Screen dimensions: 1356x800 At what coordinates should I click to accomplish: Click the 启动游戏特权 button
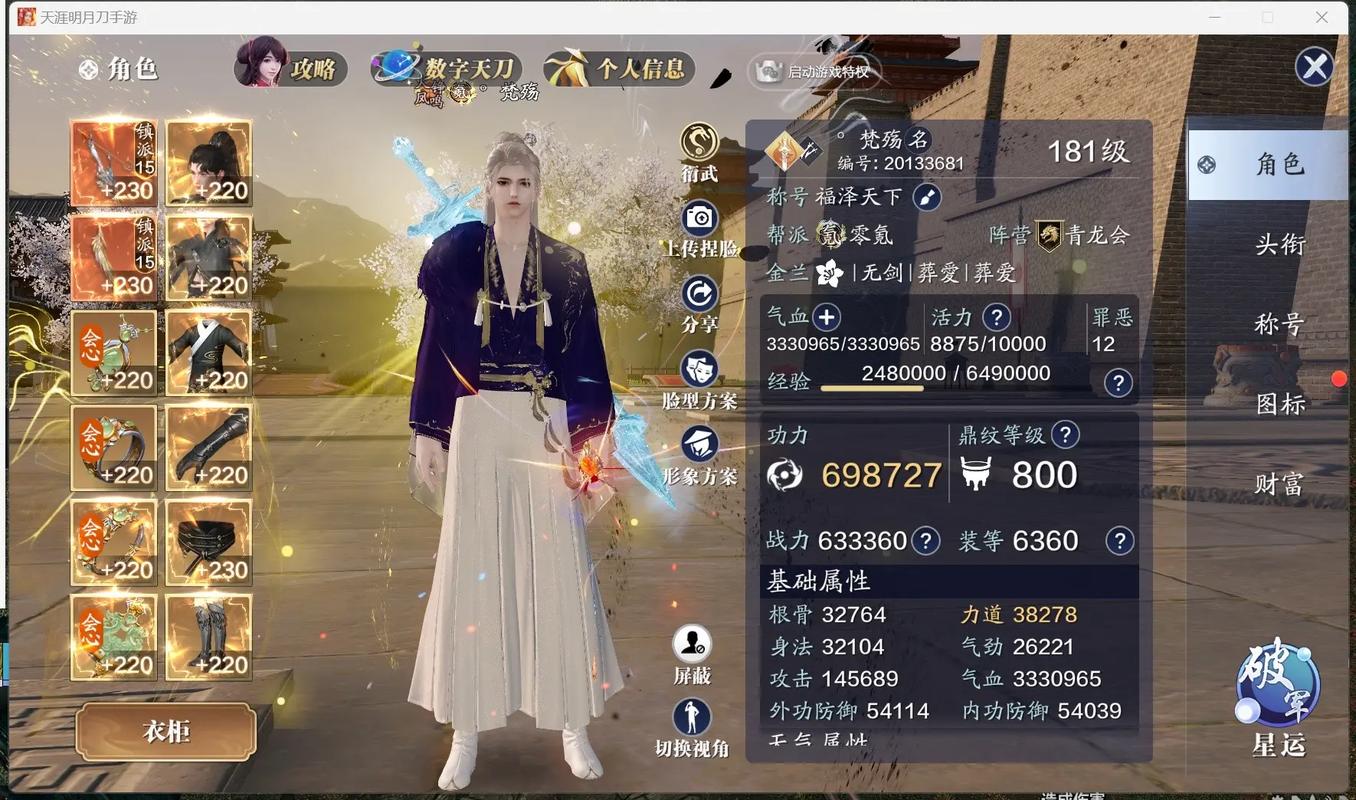pos(814,71)
